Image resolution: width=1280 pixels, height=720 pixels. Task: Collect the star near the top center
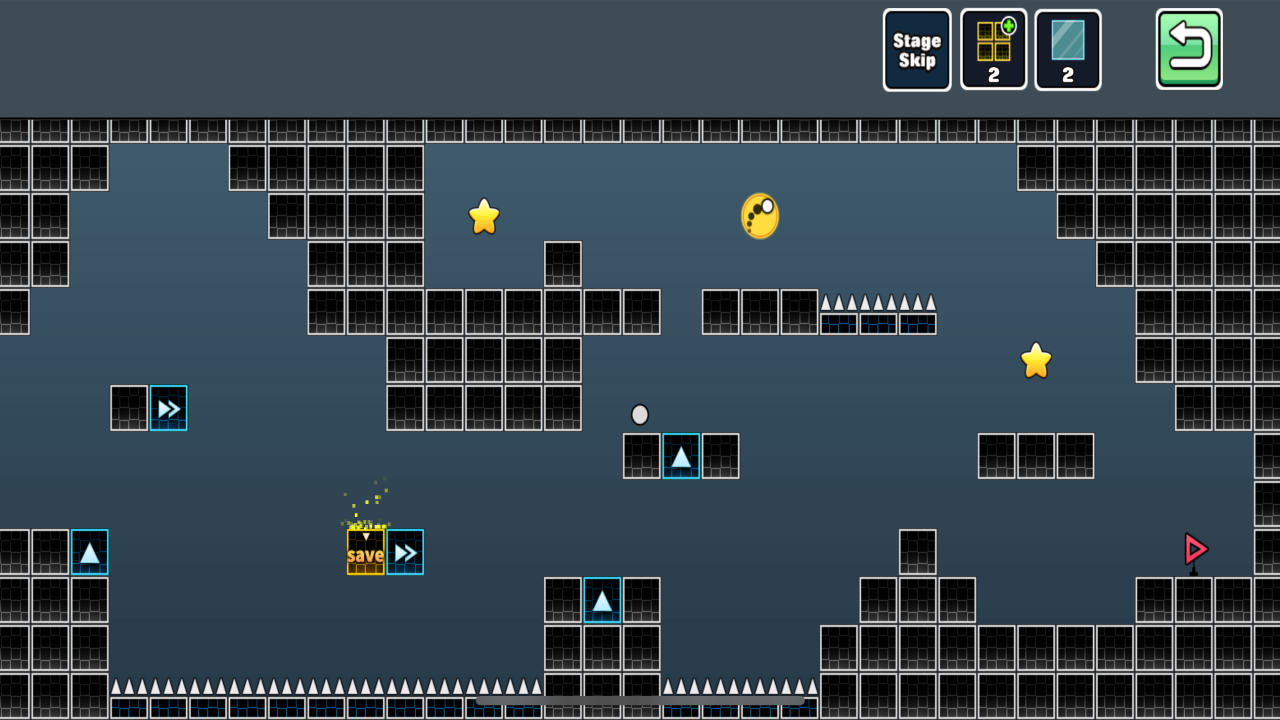click(484, 215)
